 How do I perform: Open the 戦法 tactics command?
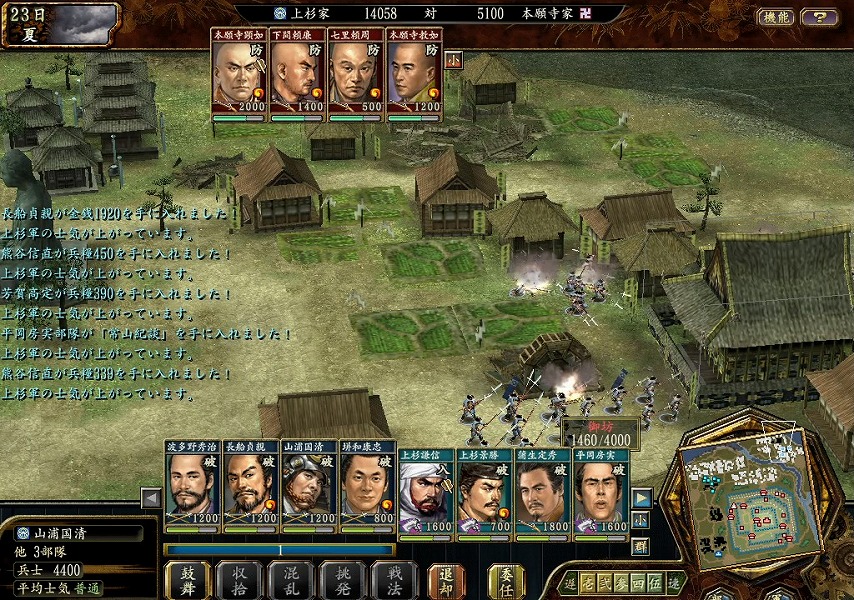[x=393, y=579]
